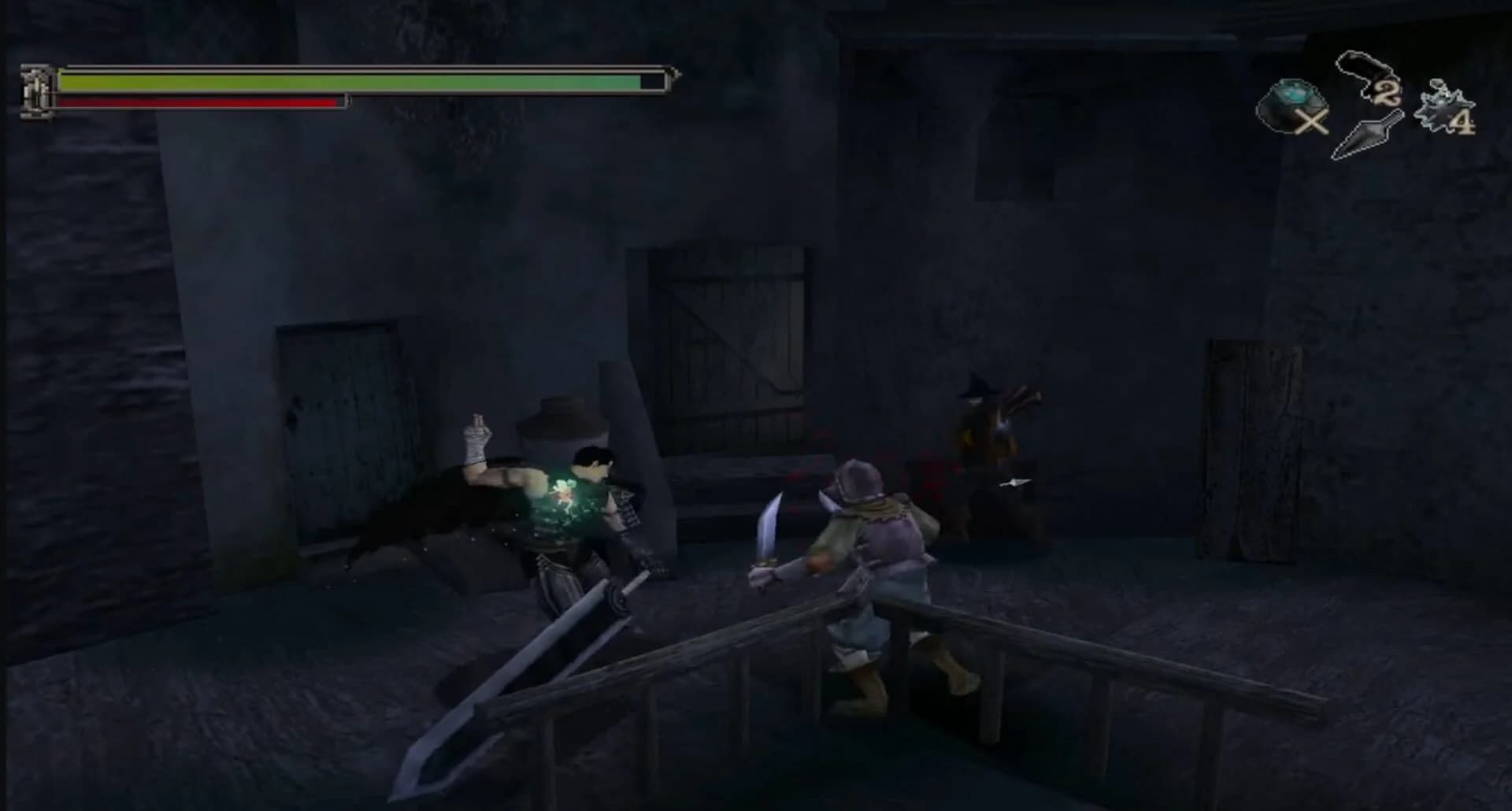This screenshot has width=1512, height=811.
Task: Click the barred wooden door
Action: pyautogui.click(x=732, y=331)
